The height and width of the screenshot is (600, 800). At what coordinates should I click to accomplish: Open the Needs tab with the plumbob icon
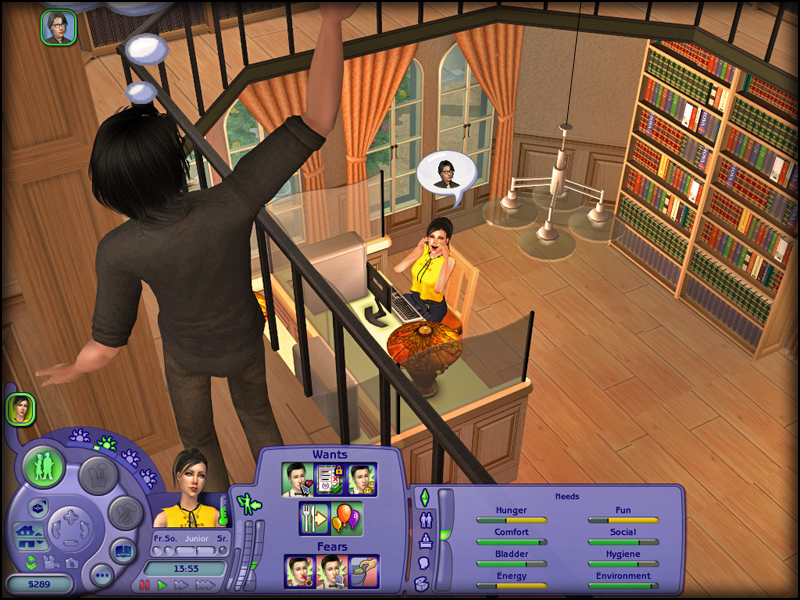click(424, 498)
